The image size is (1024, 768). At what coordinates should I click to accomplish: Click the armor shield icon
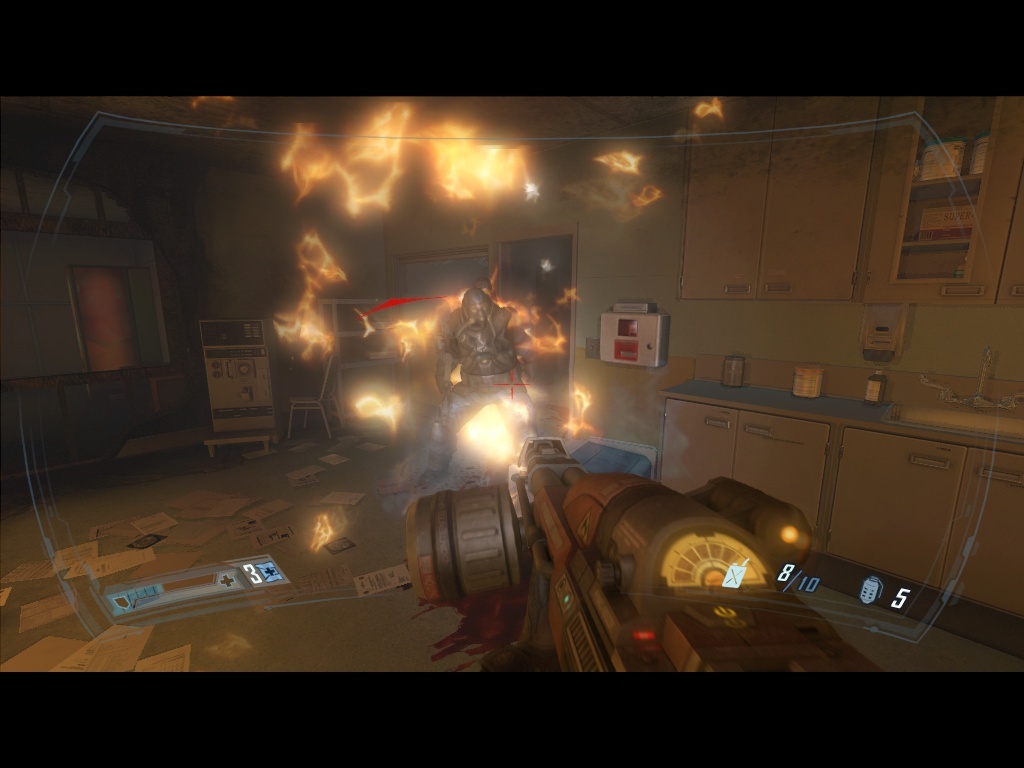pyautogui.click(x=123, y=600)
